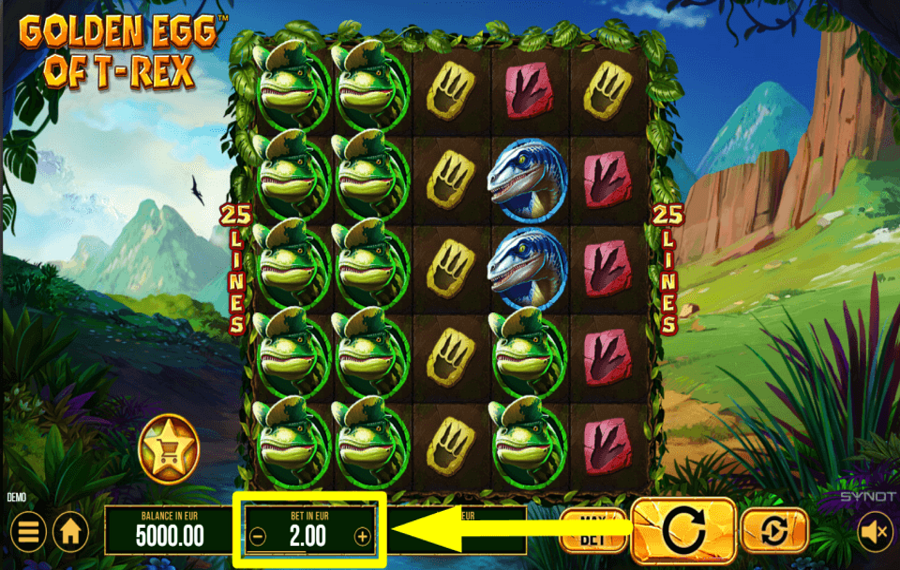Open the gold star shopping cart
This screenshot has width=900, height=570.
pyautogui.click(x=169, y=447)
